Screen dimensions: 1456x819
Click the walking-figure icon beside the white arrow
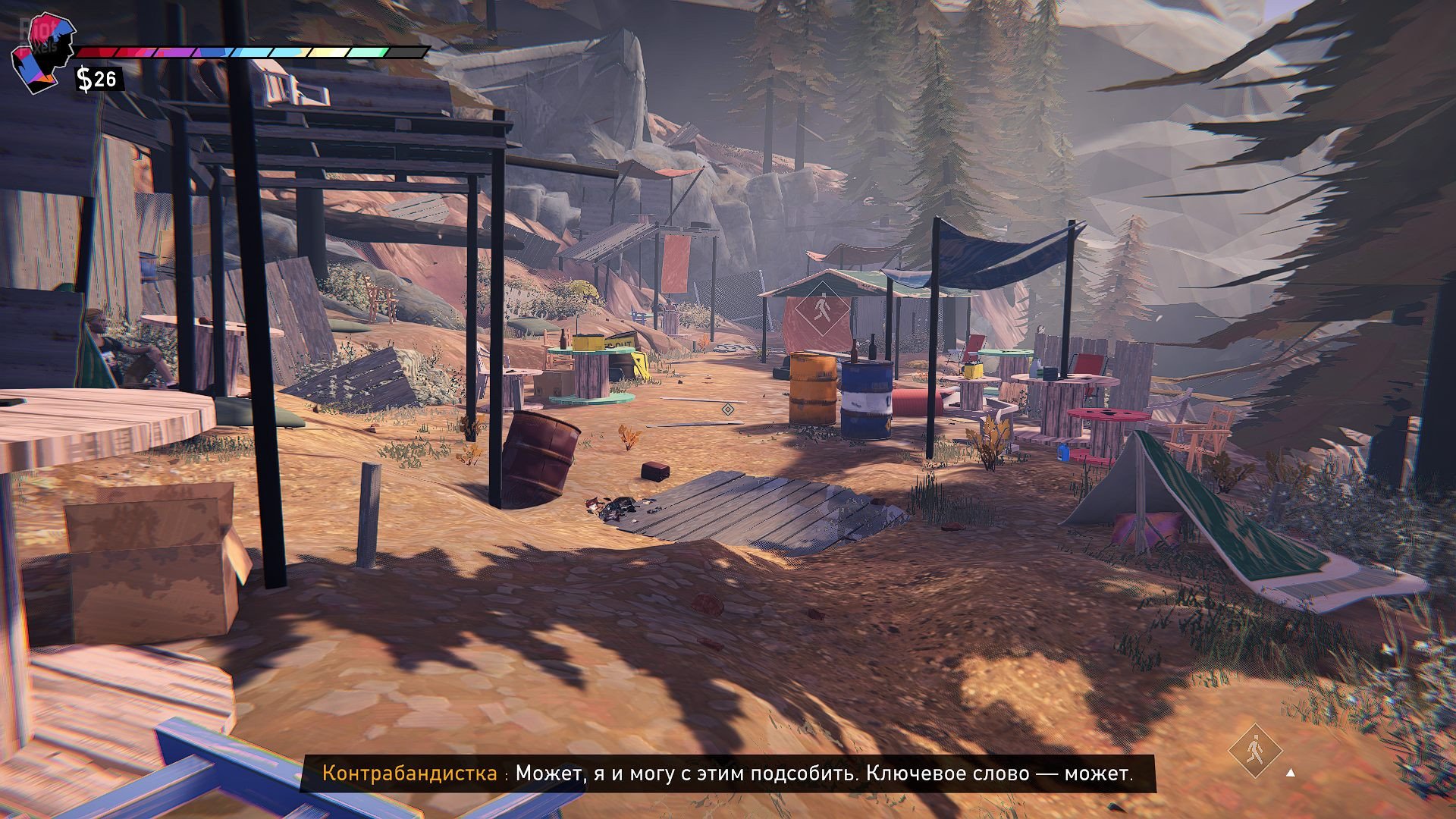tap(1254, 751)
